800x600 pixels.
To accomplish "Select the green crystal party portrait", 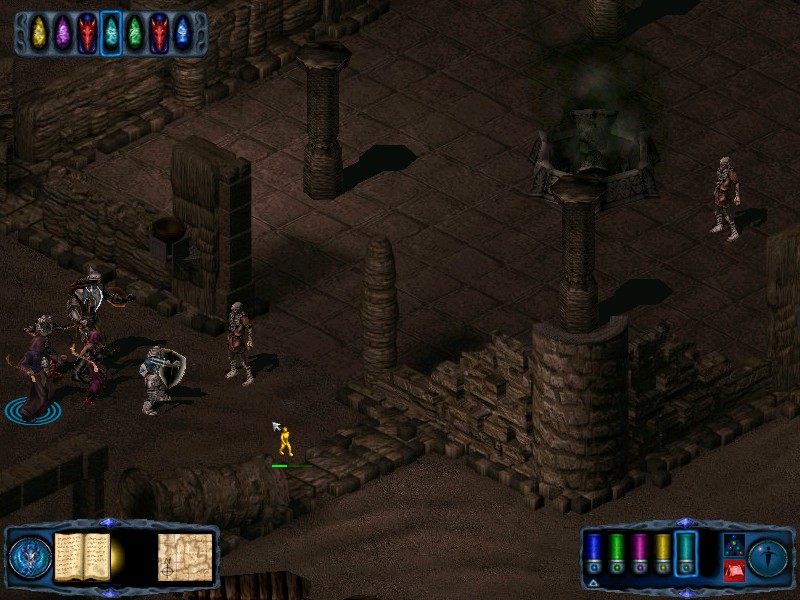I will 135,33.
